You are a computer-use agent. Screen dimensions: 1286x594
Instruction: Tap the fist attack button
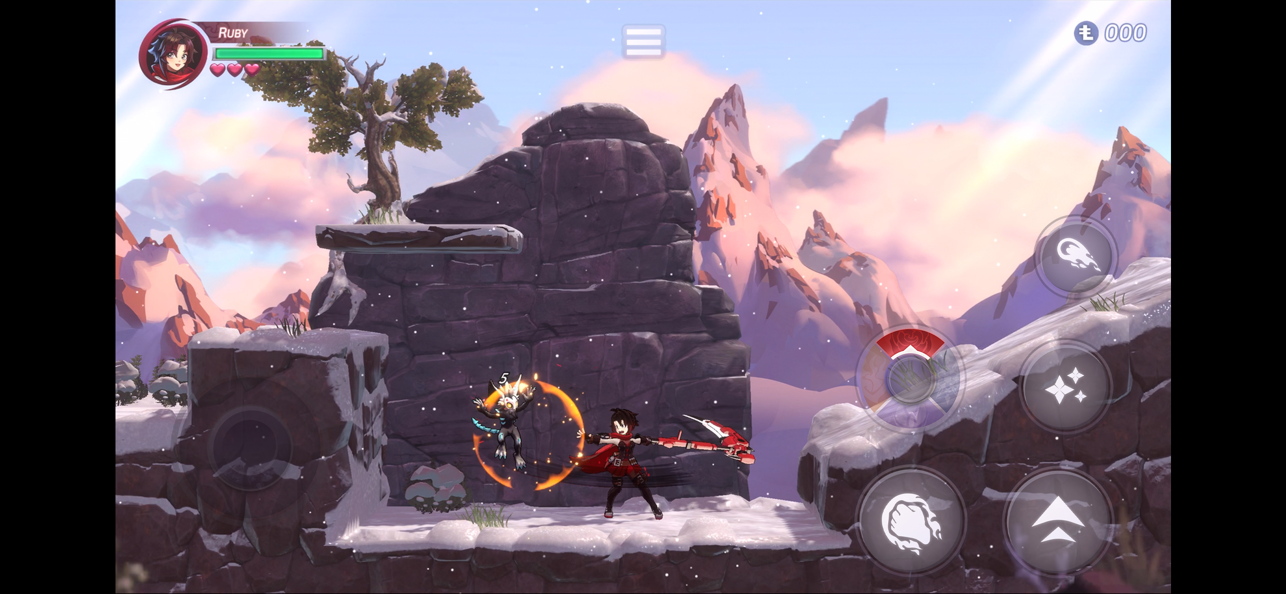coord(911,519)
